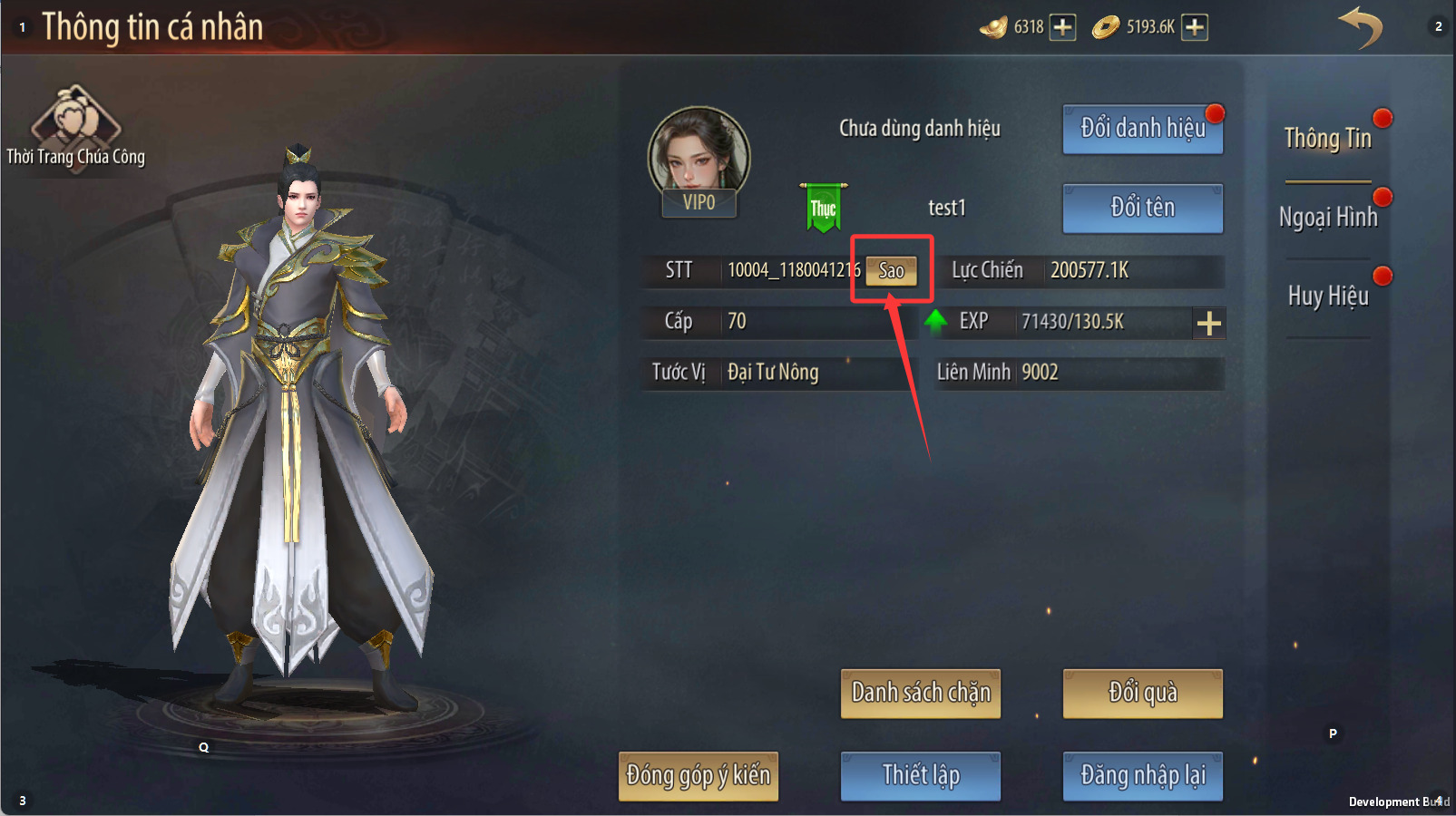
Task: Open Danh sách chặn block list
Action: [x=920, y=694]
